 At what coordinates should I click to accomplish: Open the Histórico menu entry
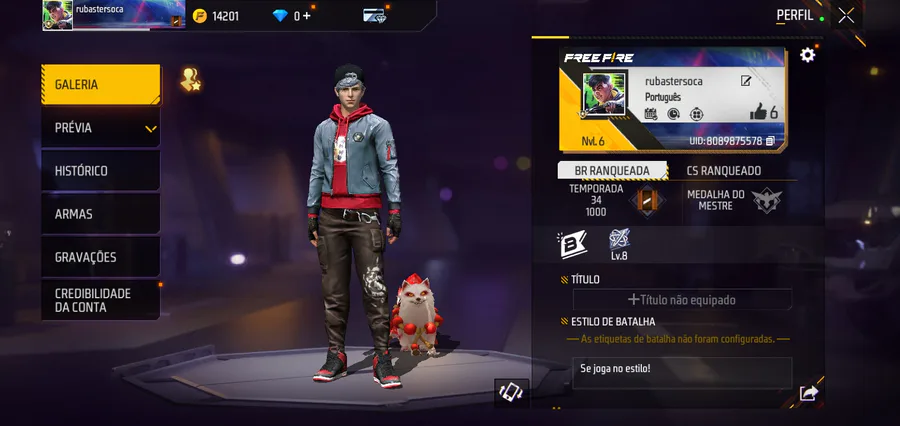pos(100,171)
